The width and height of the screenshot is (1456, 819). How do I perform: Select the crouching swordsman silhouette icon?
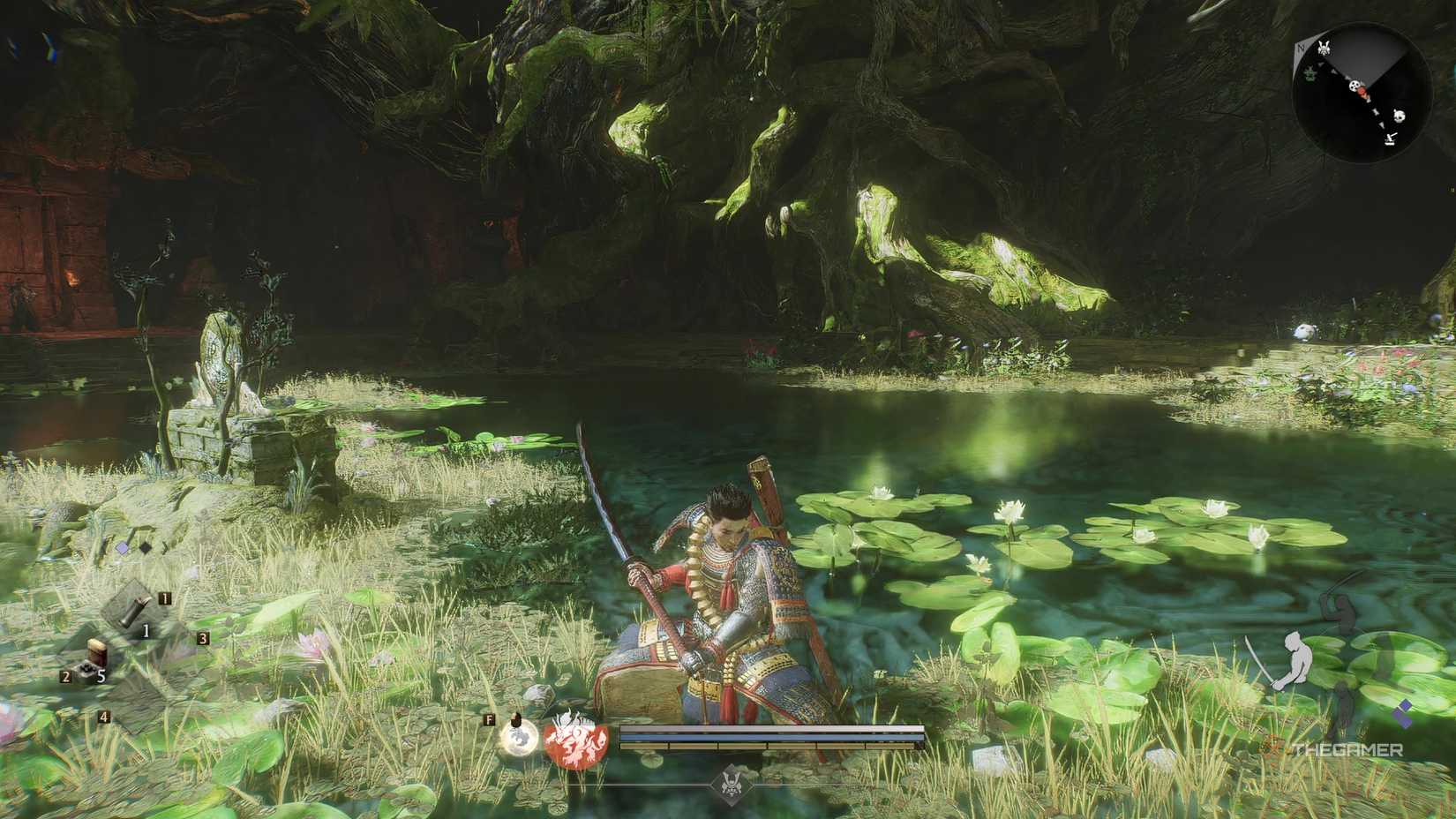[x=1295, y=658]
